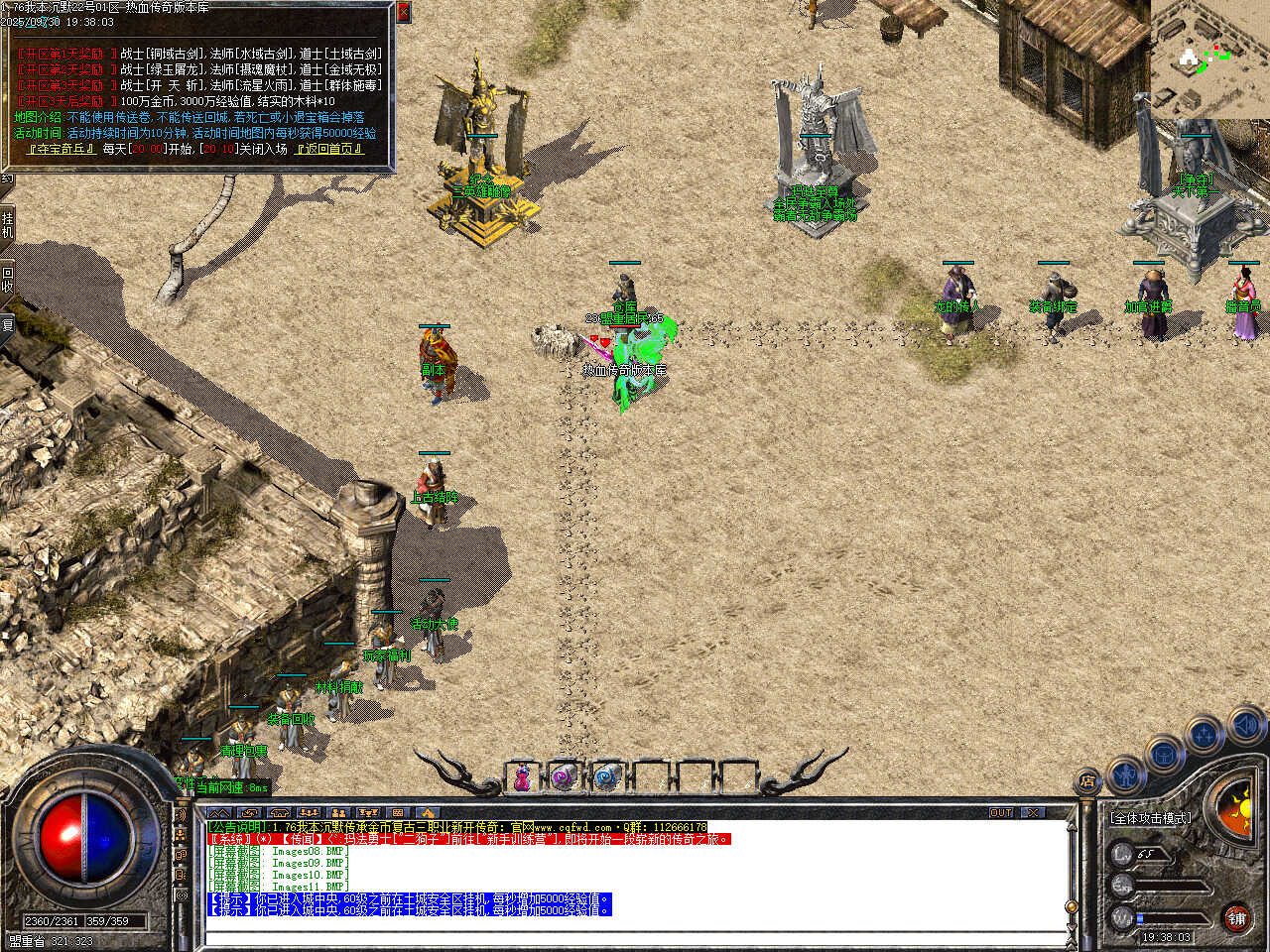Open the 回收 side tab

click(x=7, y=279)
